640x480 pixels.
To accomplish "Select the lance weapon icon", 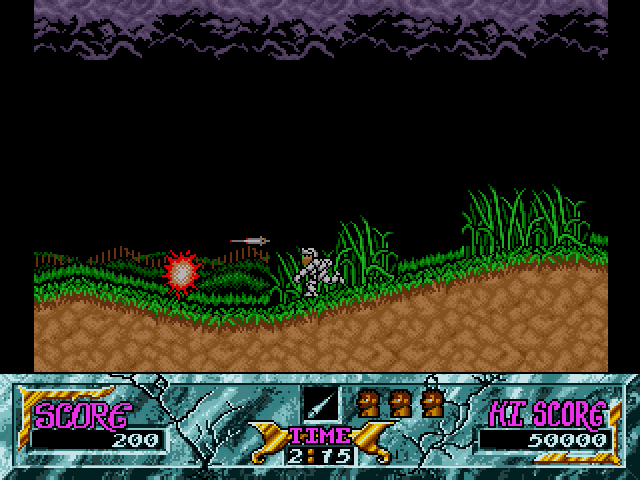I will 321,403.
